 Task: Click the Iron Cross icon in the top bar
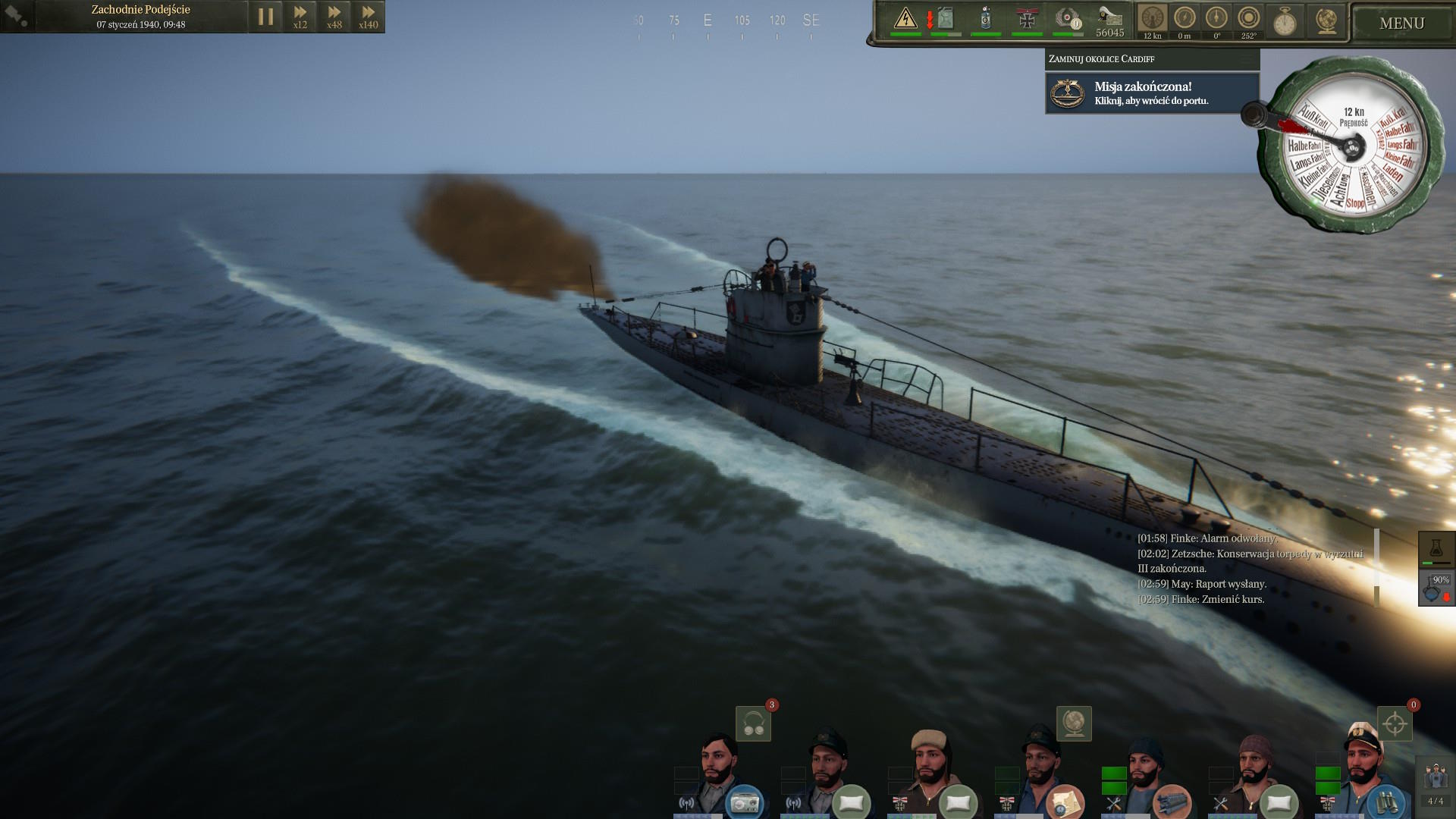pos(1027,18)
